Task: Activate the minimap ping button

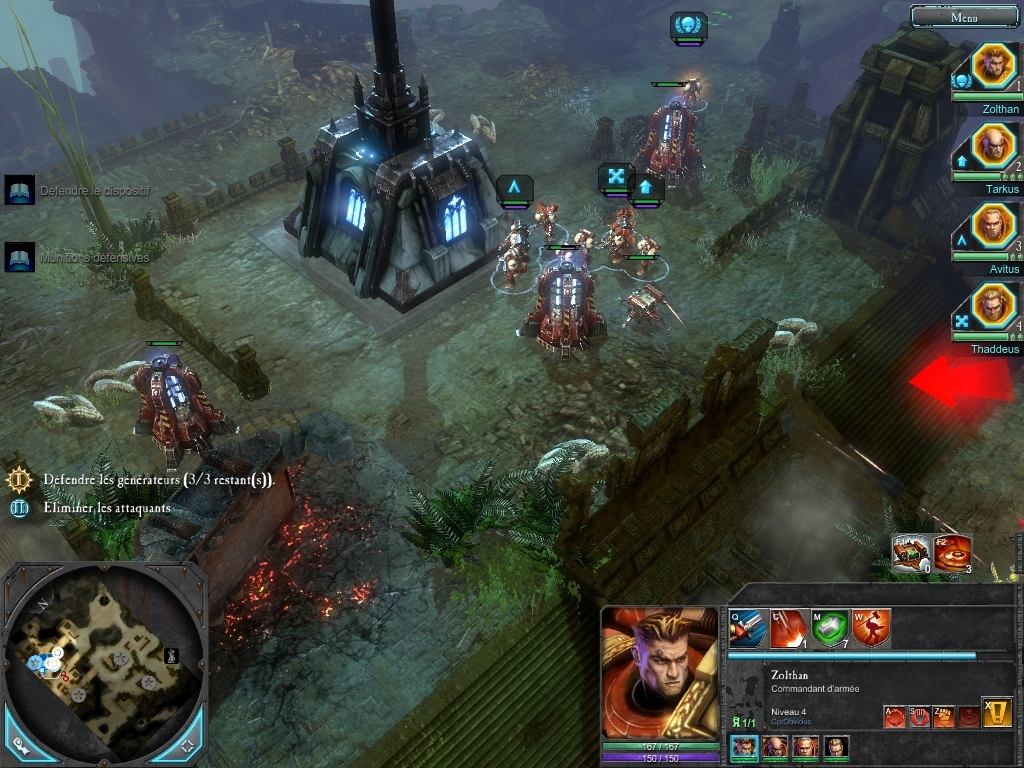Action: [21, 745]
